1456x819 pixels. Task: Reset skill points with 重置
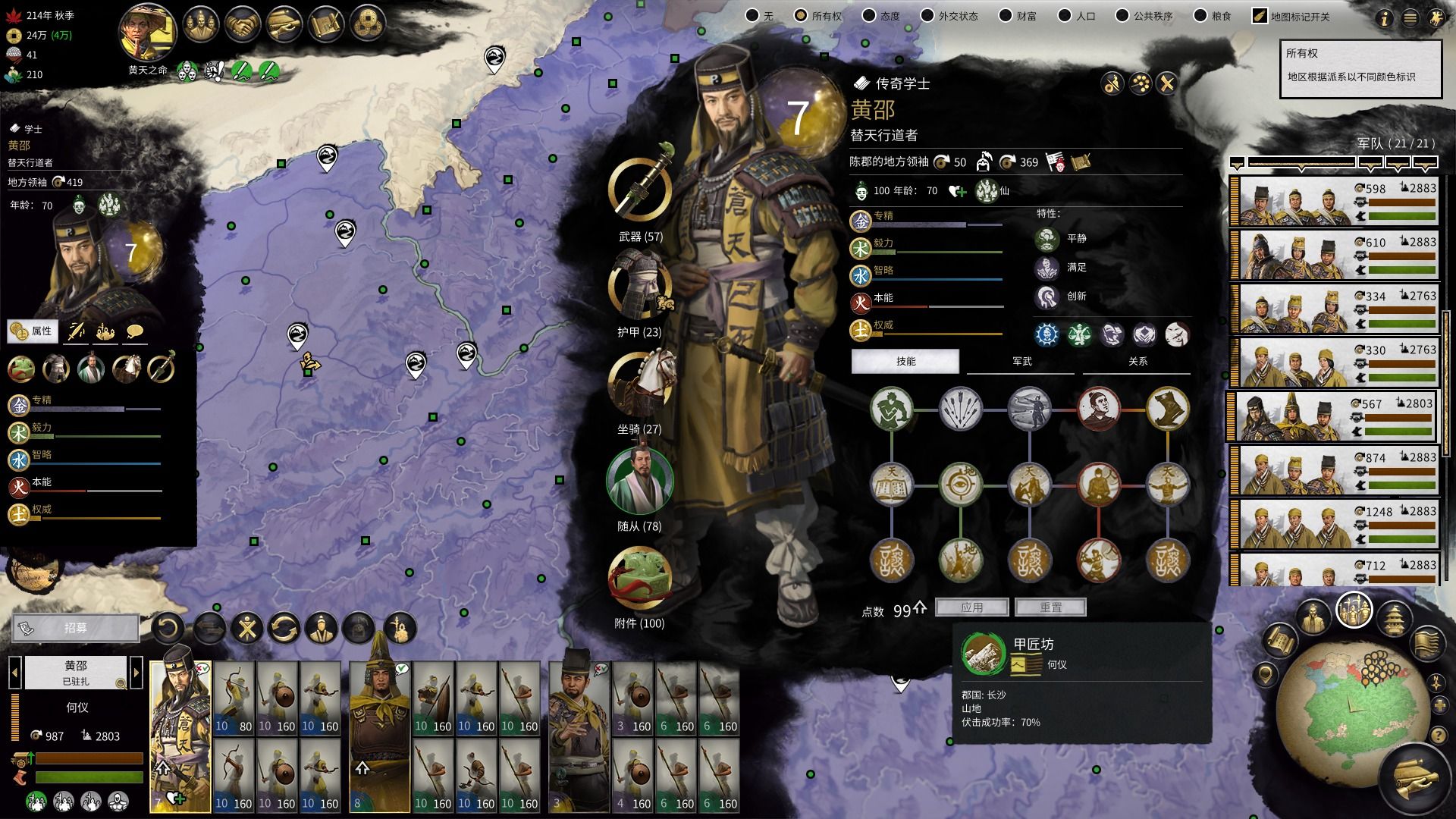1050,607
